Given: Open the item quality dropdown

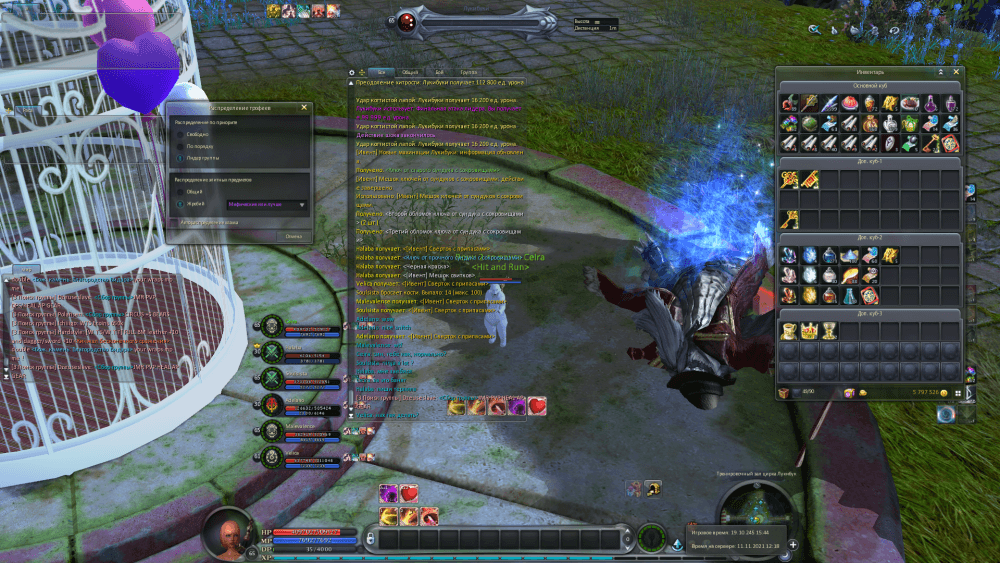Looking at the screenshot, I should pyautogui.click(x=302, y=204).
